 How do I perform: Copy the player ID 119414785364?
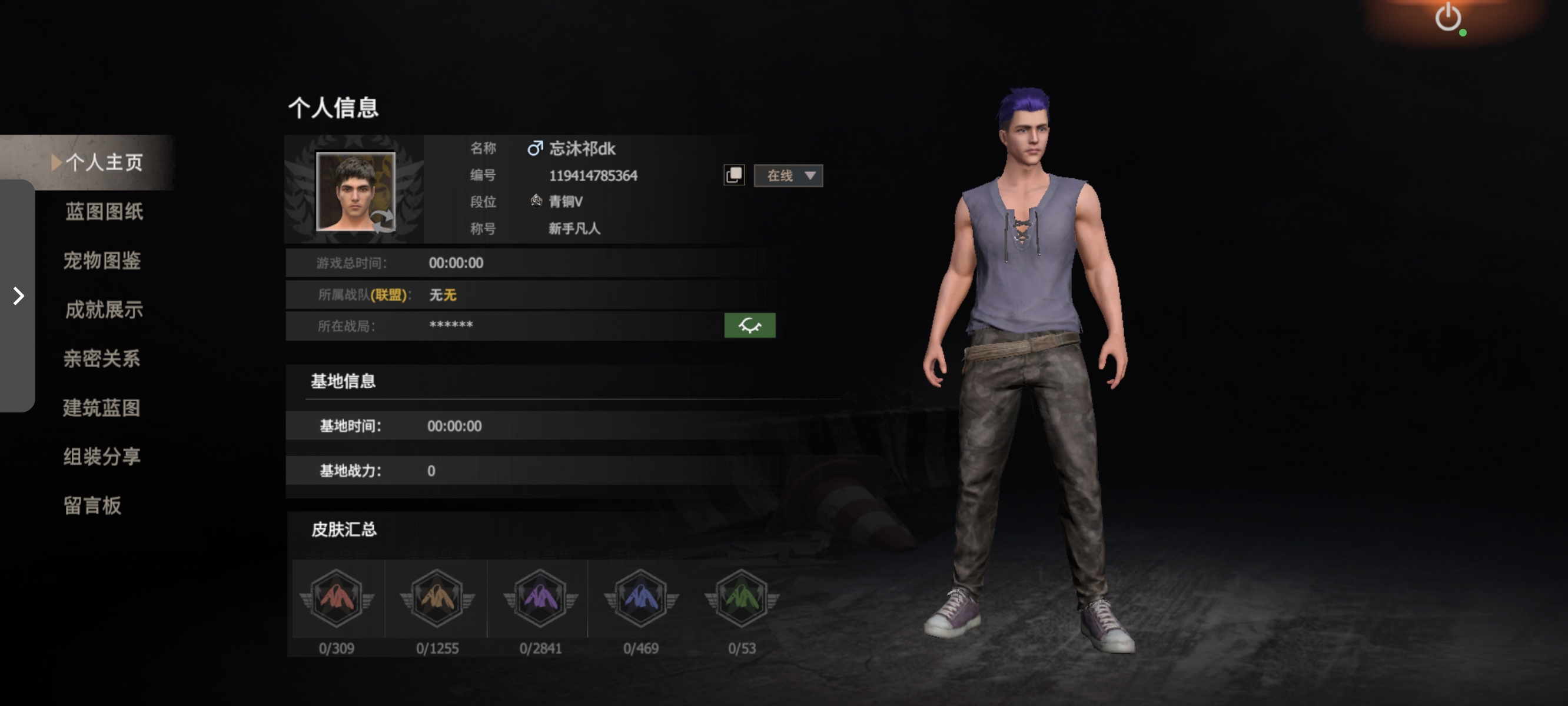coord(735,174)
